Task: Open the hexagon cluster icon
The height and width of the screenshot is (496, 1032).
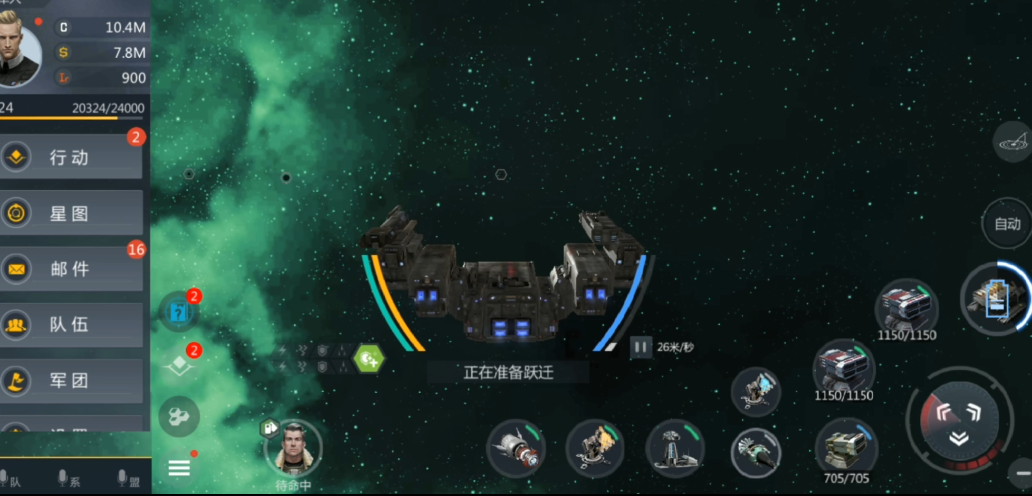Action: click(x=179, y=416)
